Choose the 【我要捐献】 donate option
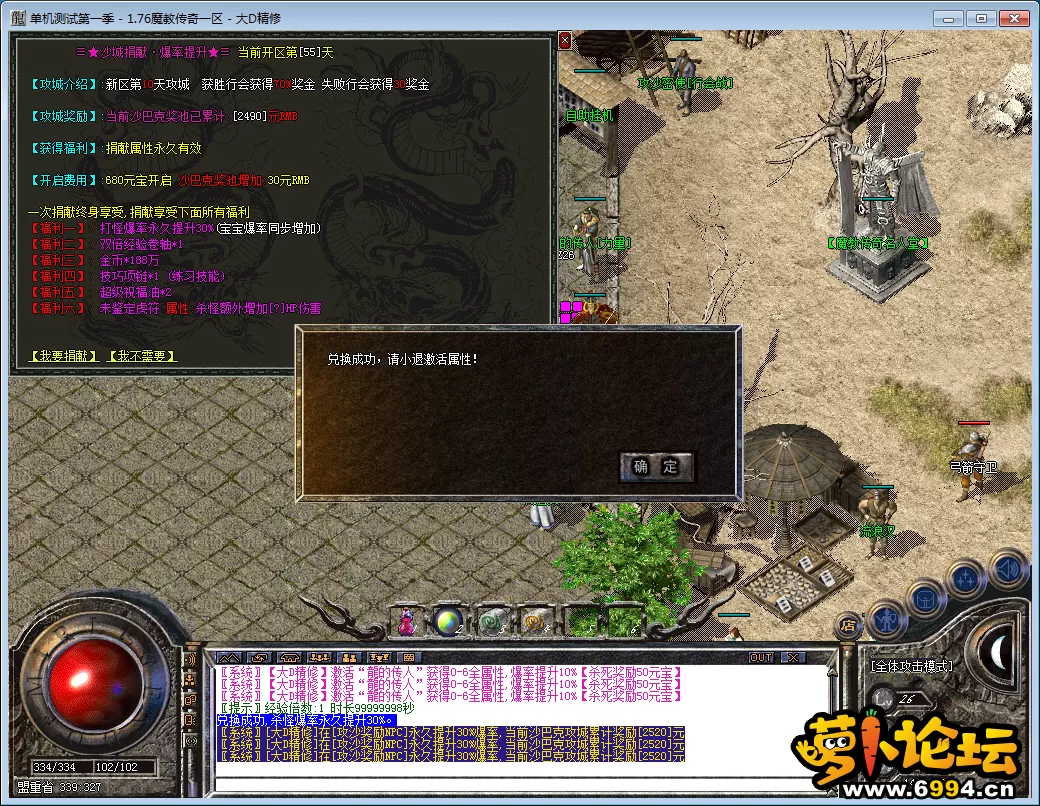Image resolution: width=1040 pixels, height=806 pixels. (x=63, y=356)
